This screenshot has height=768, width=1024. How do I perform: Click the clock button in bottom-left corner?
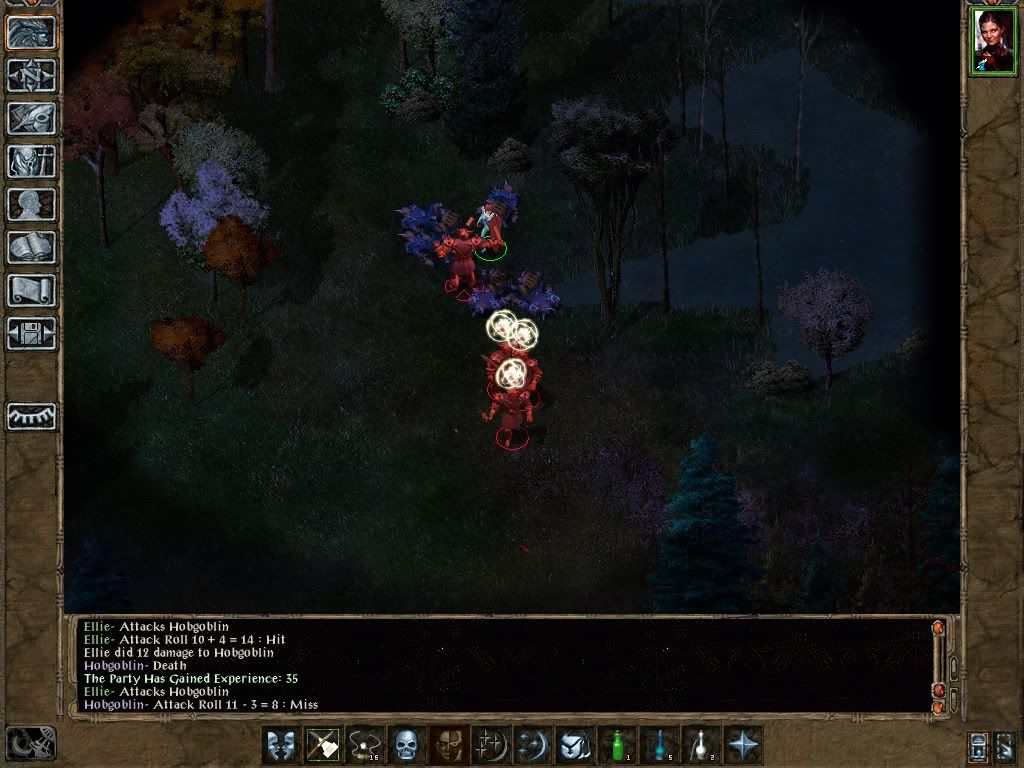tap(30, 743)
